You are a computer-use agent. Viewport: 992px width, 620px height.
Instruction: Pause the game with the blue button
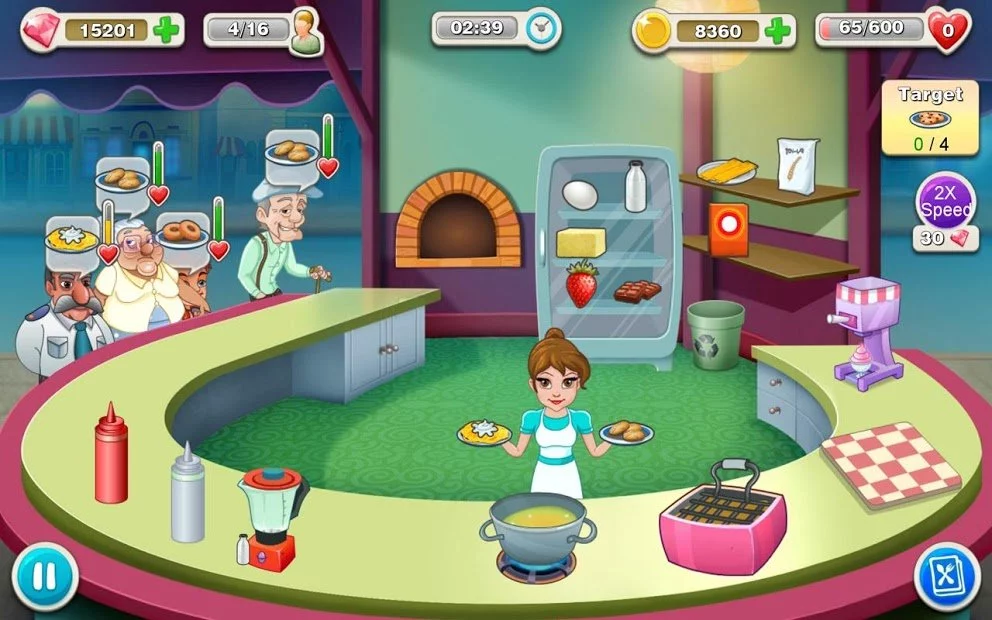(44, 577)
